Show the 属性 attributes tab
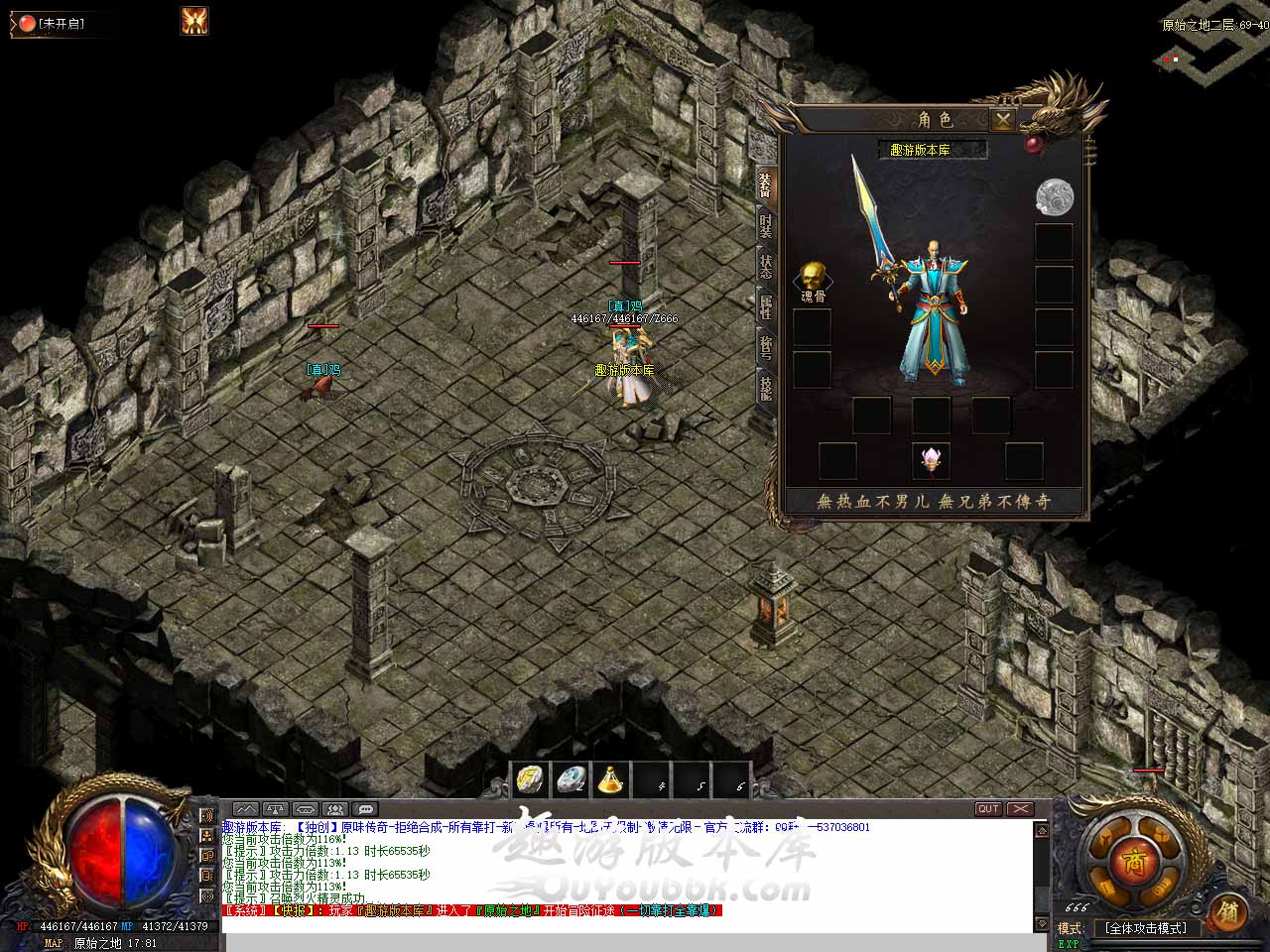Viewport: 1270px width, 952px height. tap(765, 306)
